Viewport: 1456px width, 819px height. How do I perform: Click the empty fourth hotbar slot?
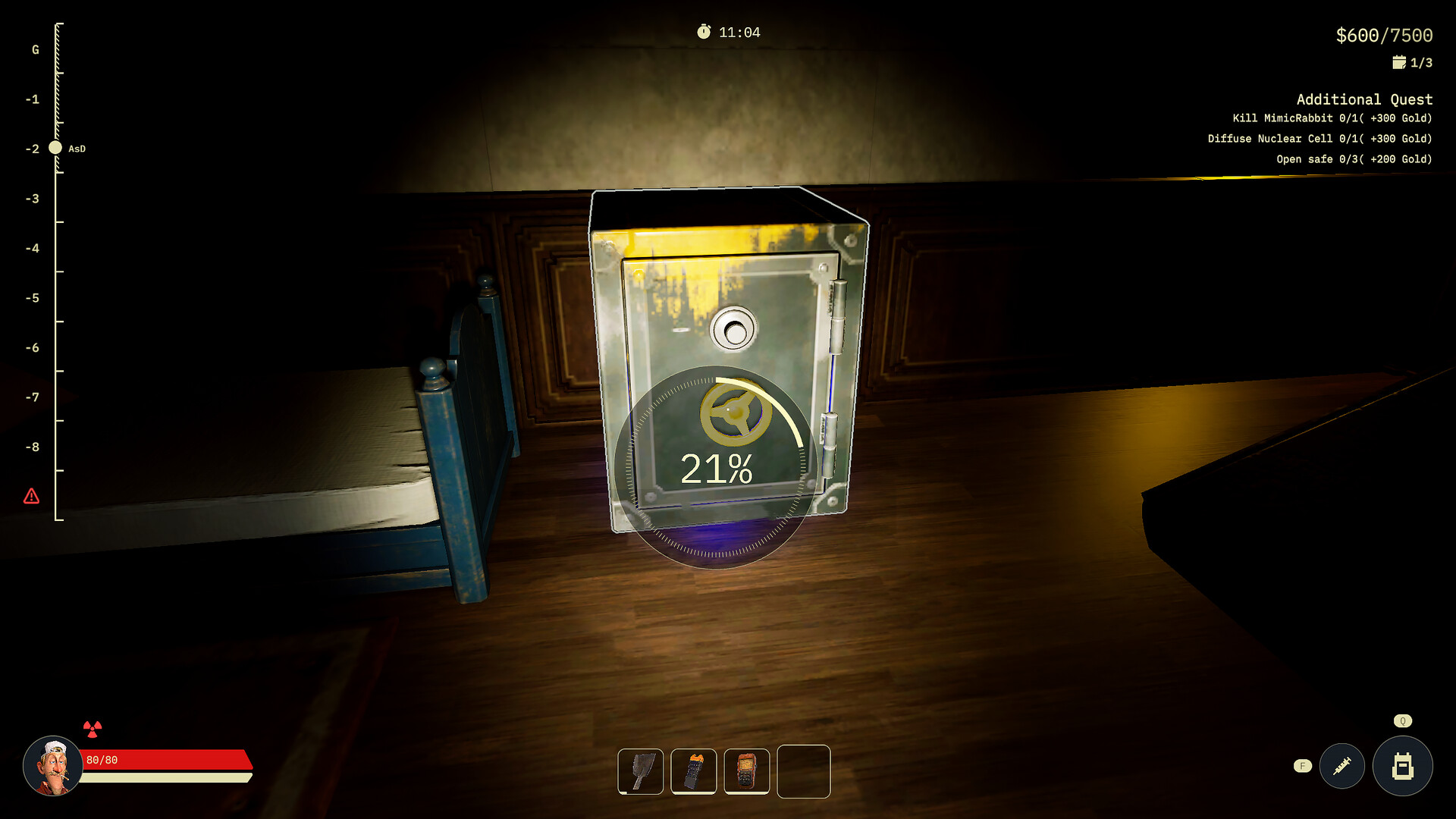point(803,772)
